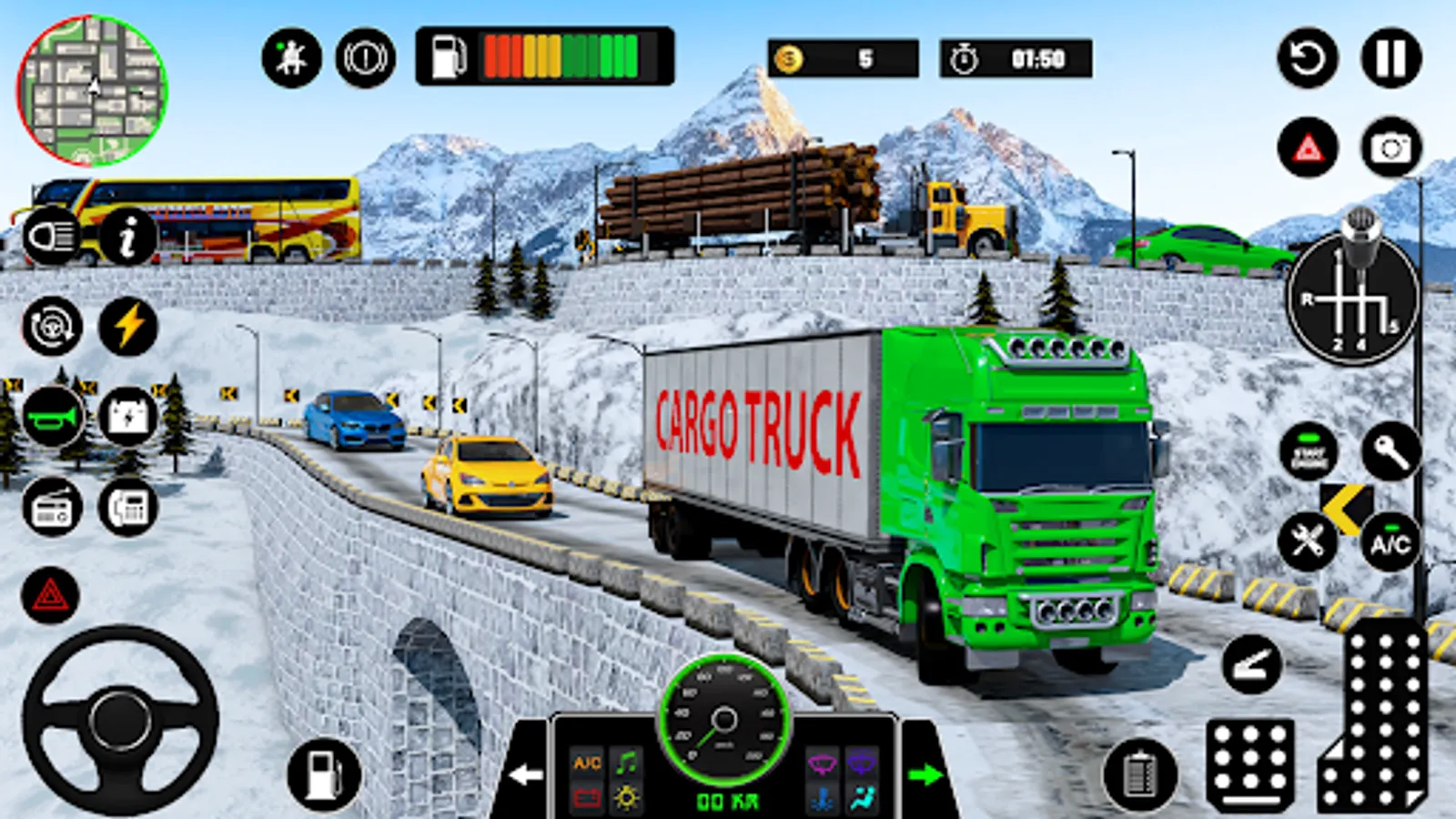Turn on the radio

pos(52,508)
